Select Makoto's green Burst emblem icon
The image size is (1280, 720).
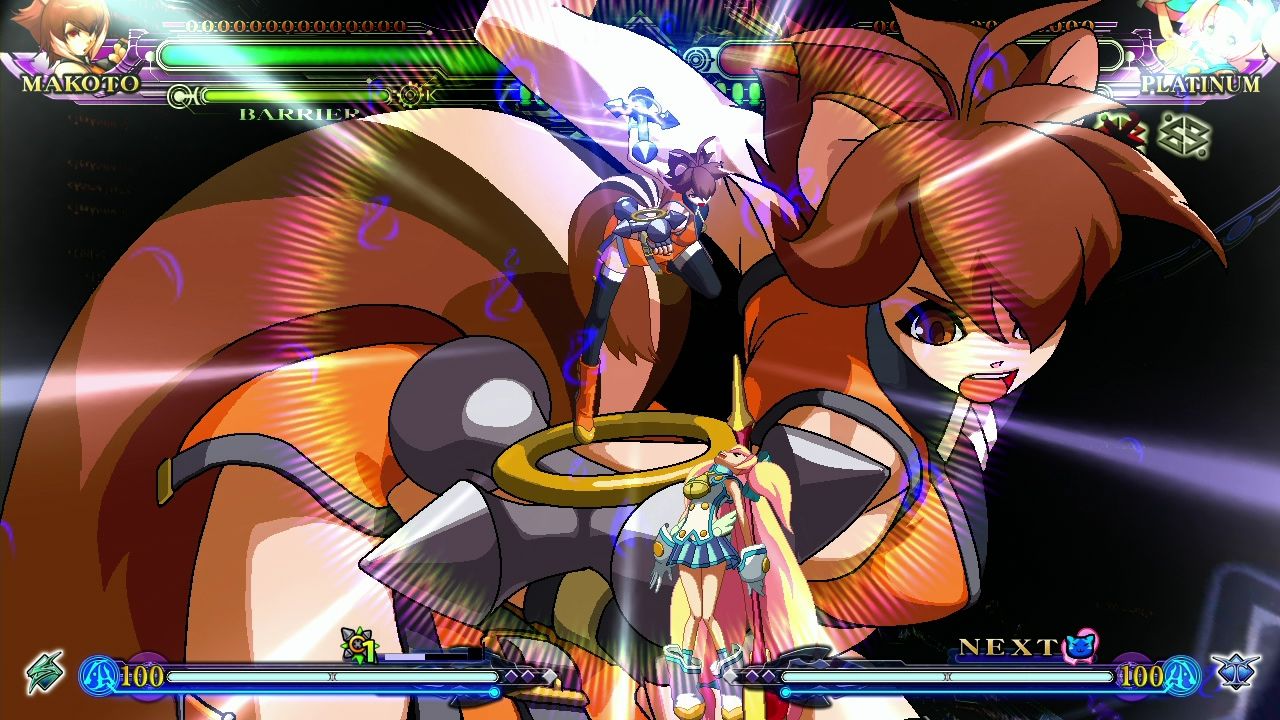coord(46,674)
